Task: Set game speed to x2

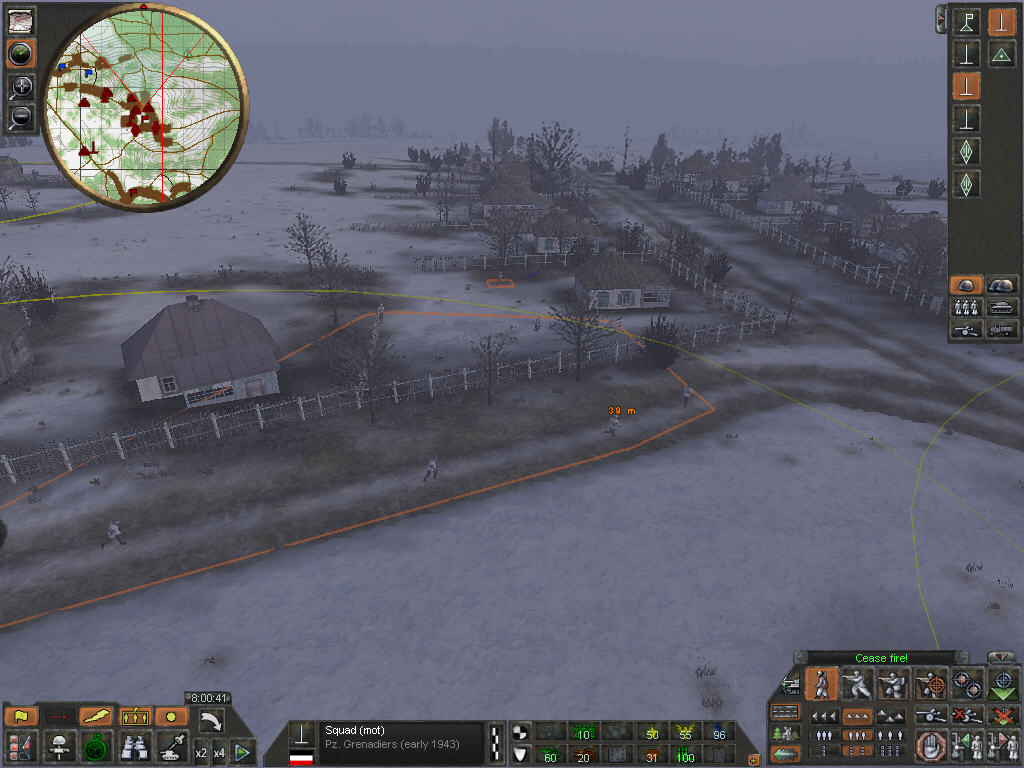Action: point(201,752)
